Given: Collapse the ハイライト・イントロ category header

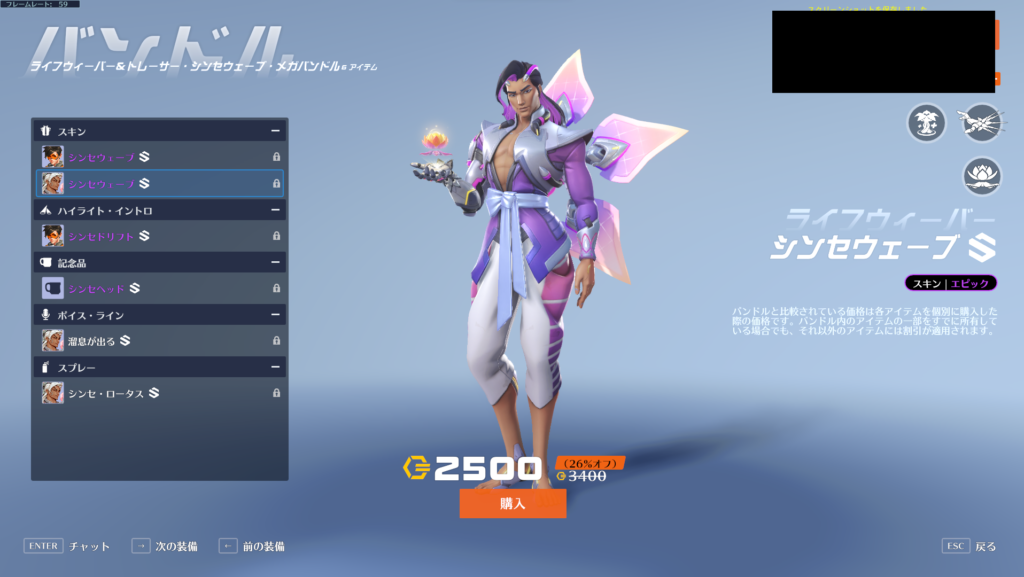Looking at the screenshot, I should [274, 211].
